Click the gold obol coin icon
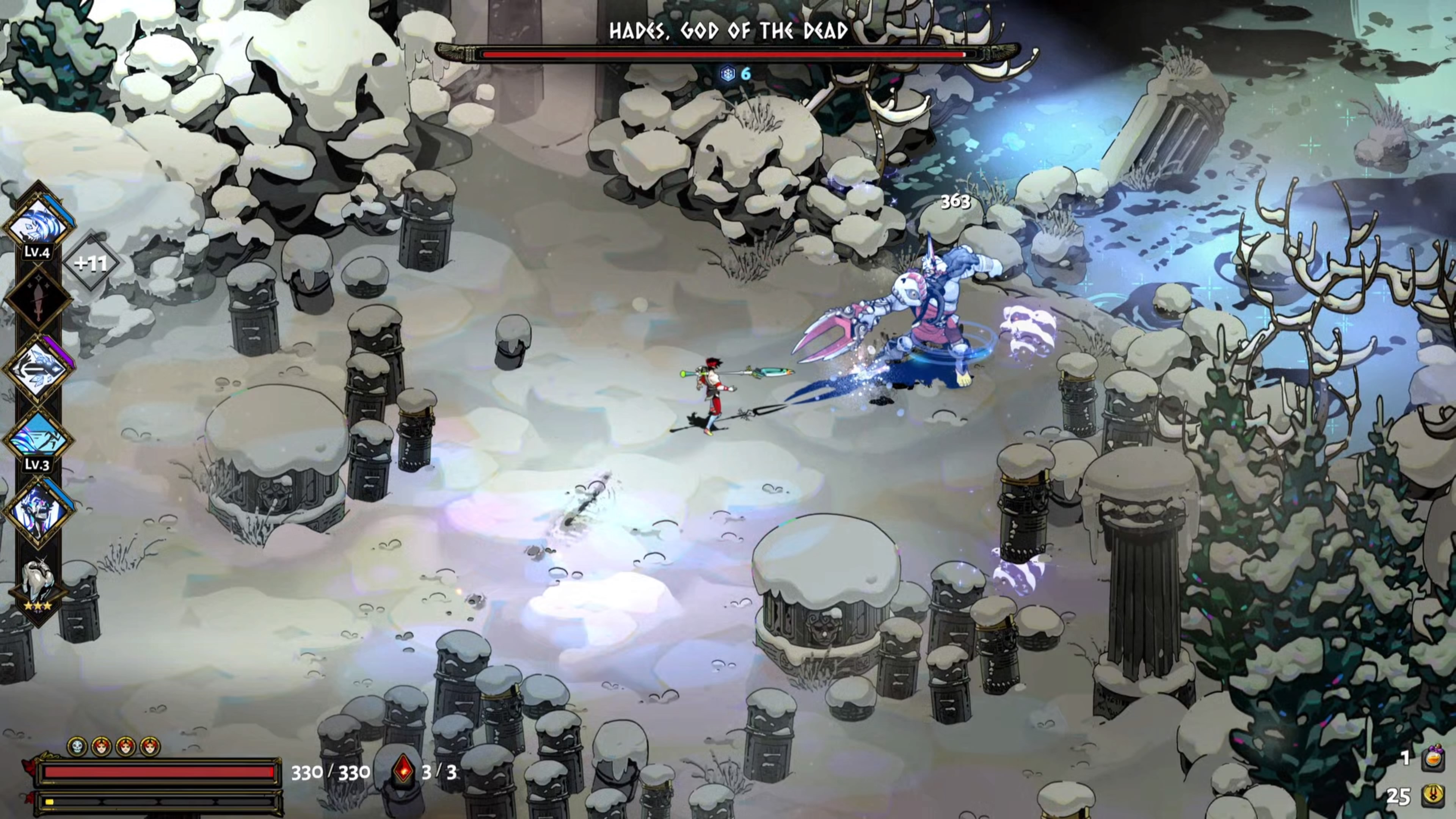 click(1433, 796)
